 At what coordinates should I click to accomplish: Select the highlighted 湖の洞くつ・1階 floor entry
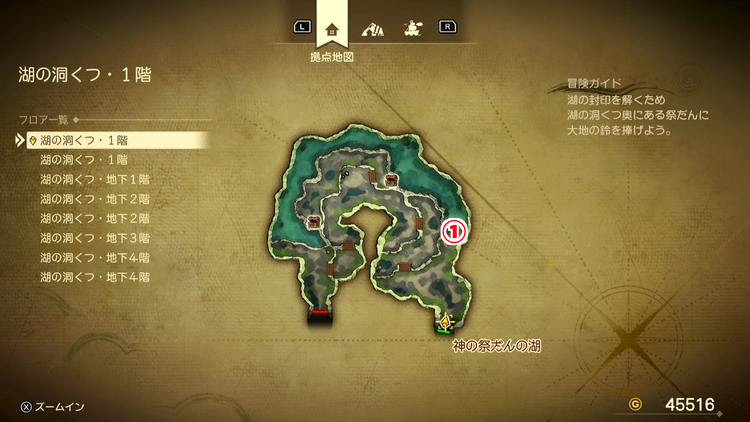click(85, 140)
